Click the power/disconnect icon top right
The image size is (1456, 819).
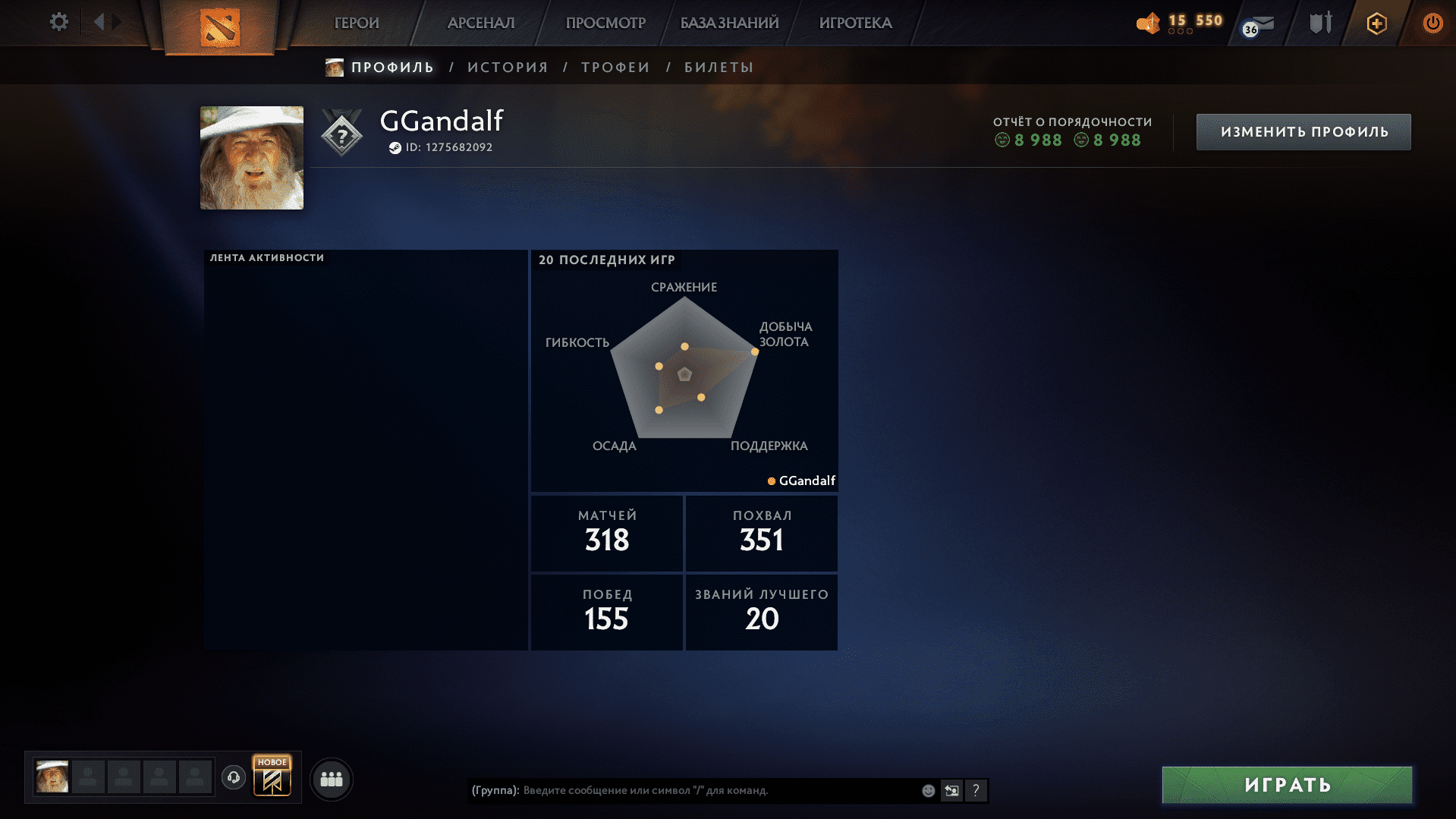pyautogui.click(x=1432, y=23)
